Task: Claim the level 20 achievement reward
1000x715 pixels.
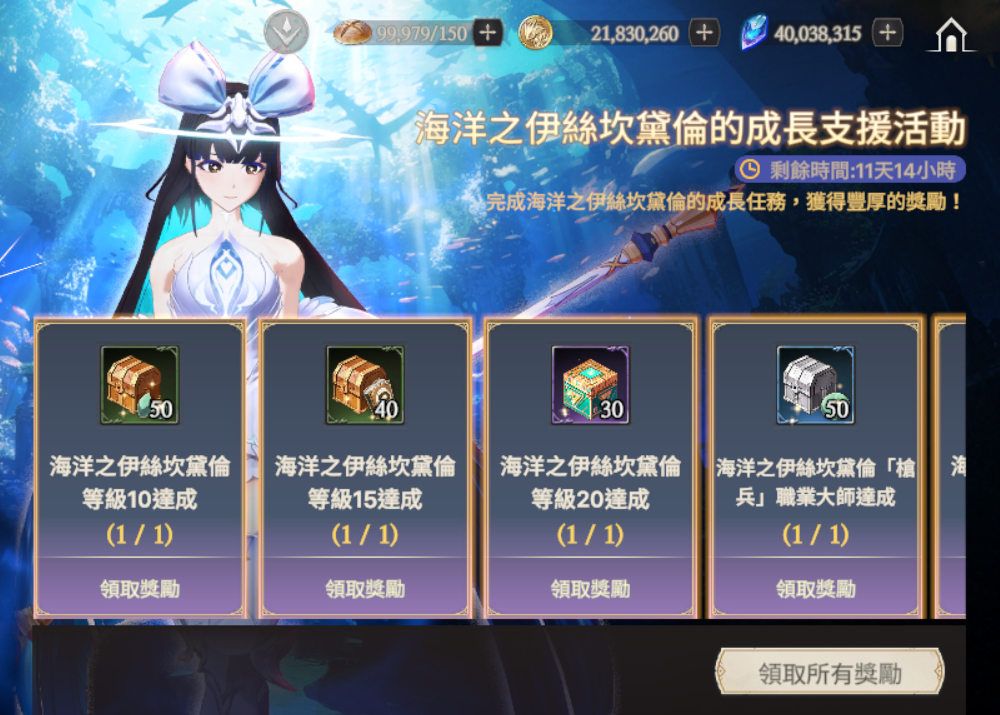Action: pyautogui.click(x=590, y=588)
